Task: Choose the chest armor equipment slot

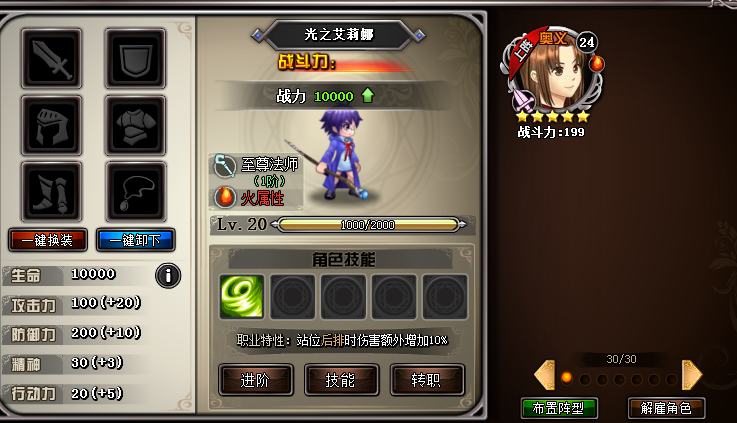Action: (x=135, y=125)
